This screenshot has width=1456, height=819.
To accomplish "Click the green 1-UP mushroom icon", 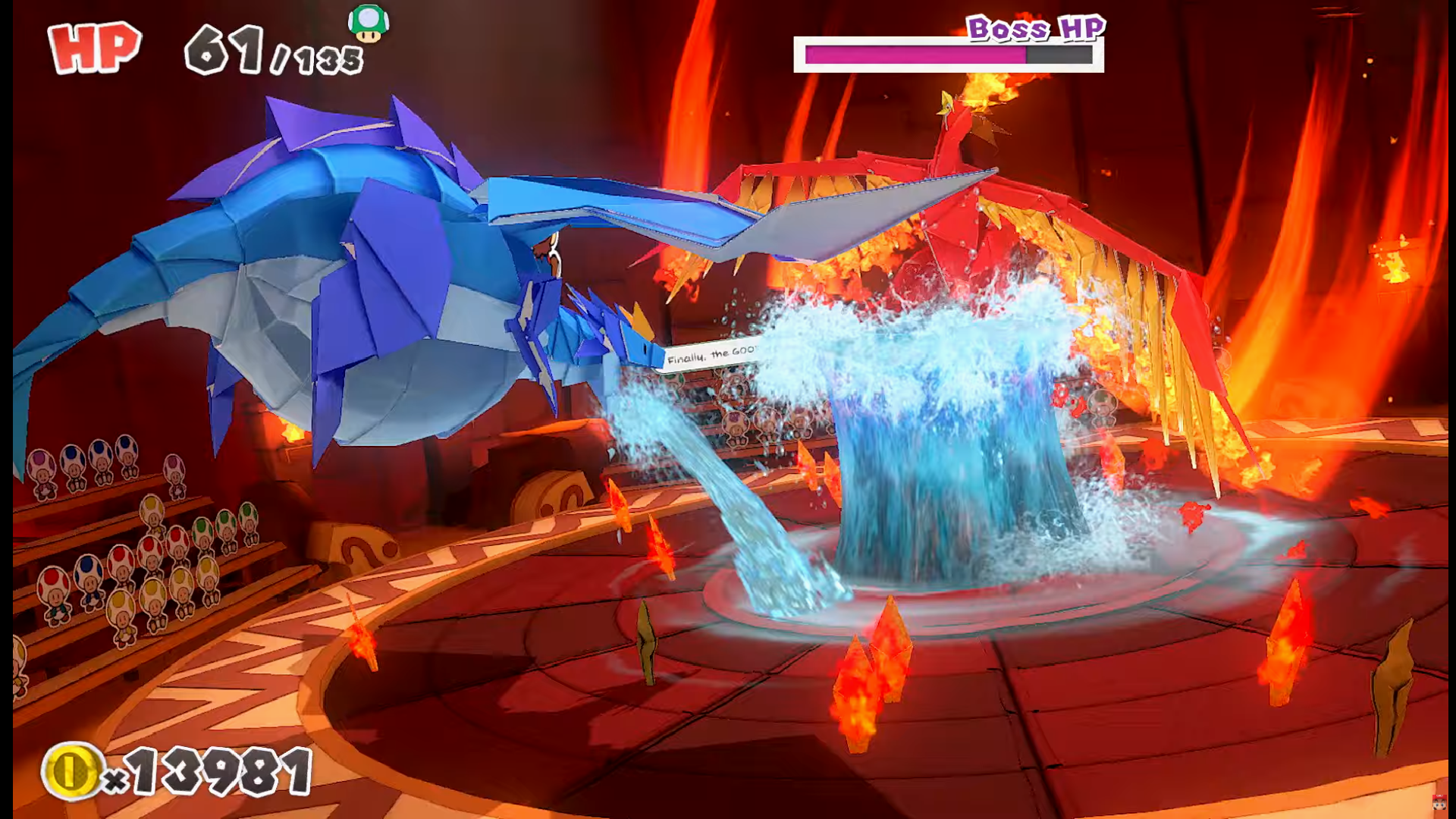I will [x=369, y=23].
